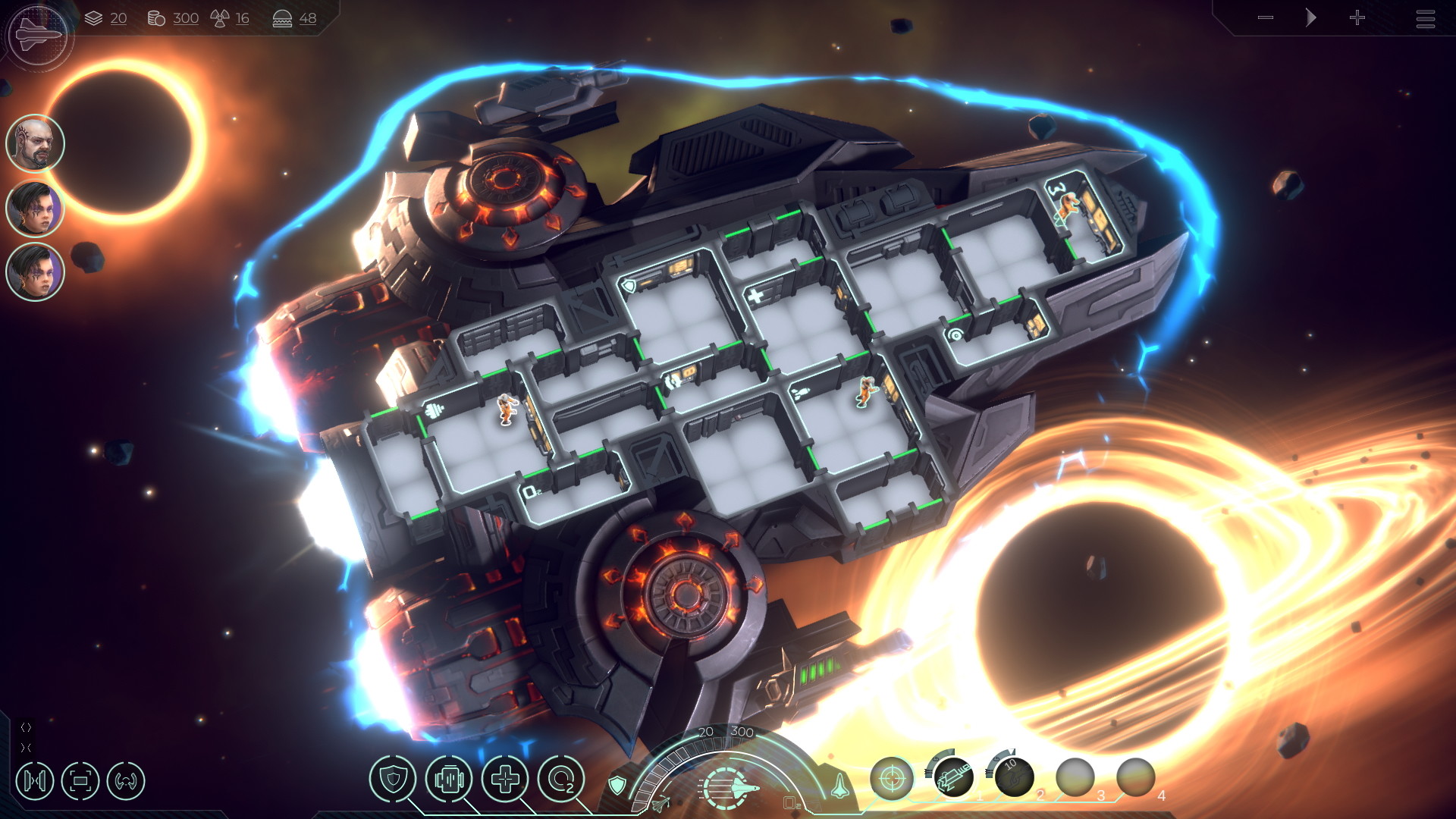Select the top crew member portrait
The image size is (1456, 819).
35,144
